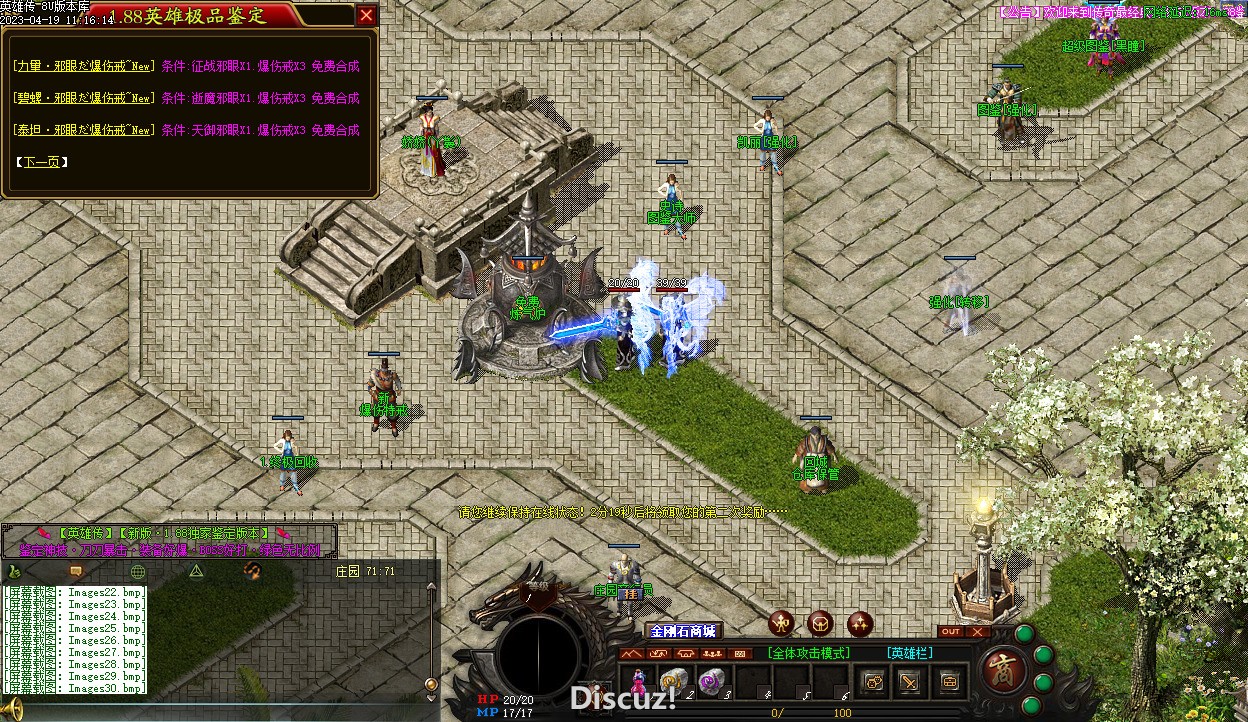The image size is (1248, 722).
Task: Choose the 碧螺·邪眼爆伤戒 synthesis link
Action: pyautogui.click(x=83, y=99)
